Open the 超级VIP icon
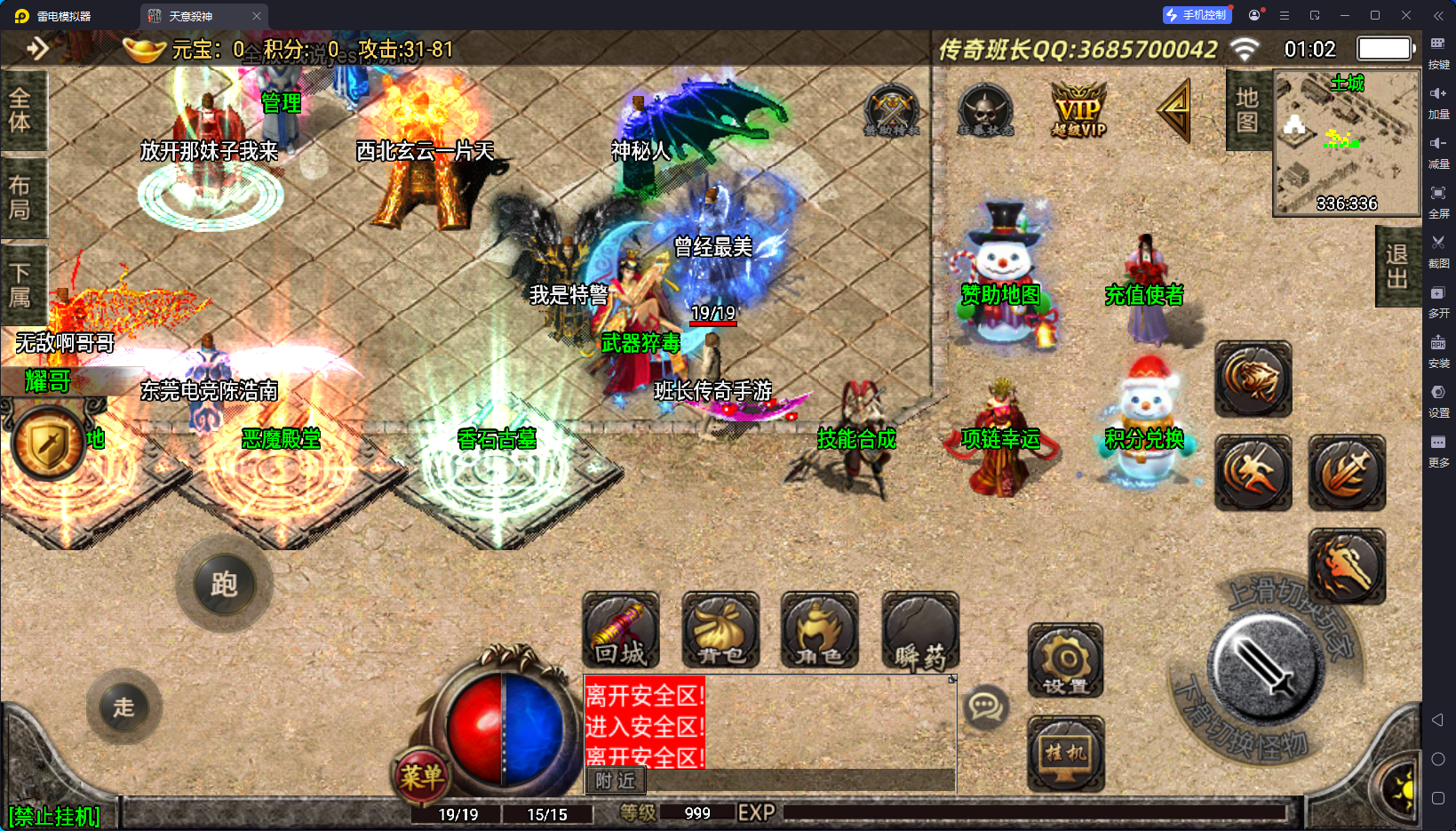The width and height of the screenshot is (1456, 831). click(1078, 111)
